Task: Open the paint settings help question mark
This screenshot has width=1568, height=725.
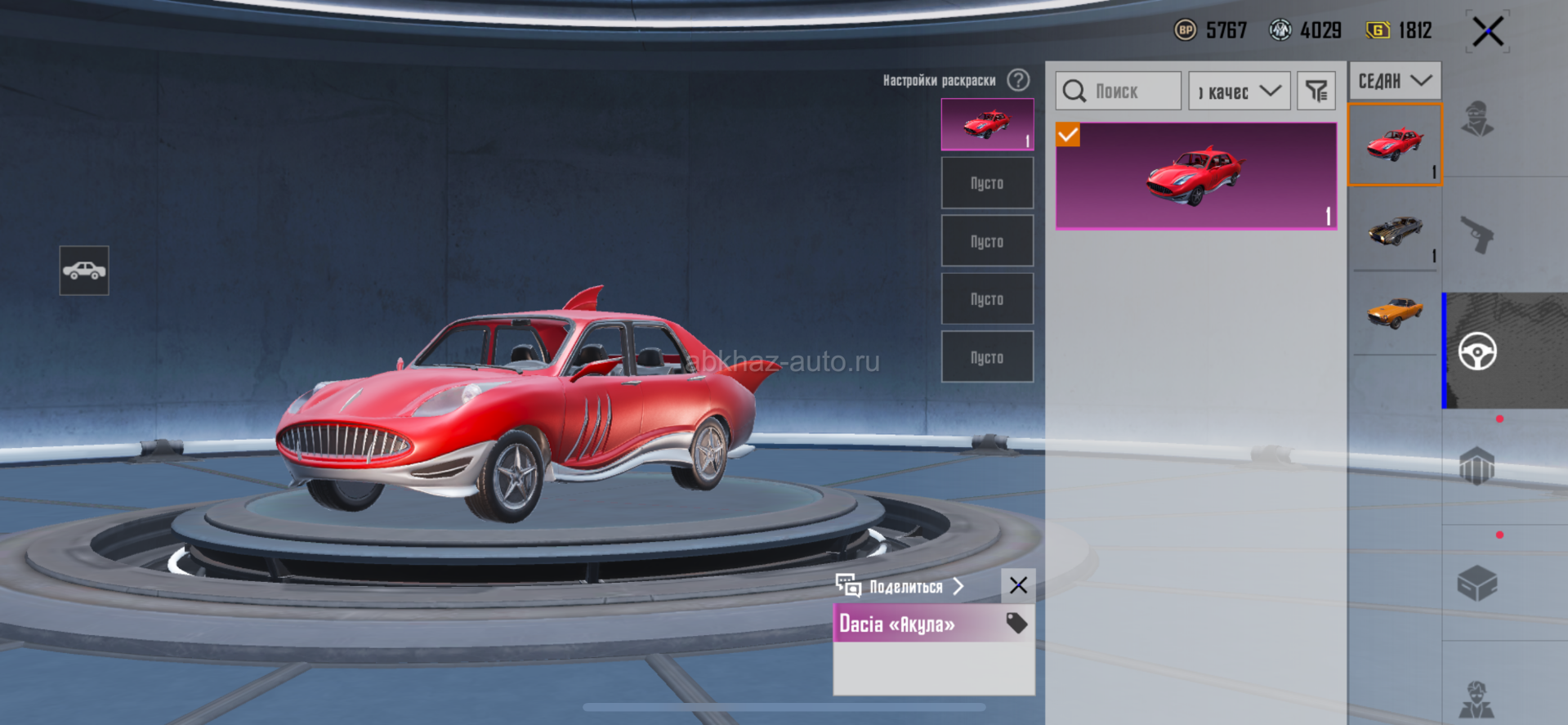Action: (x=1018, y=80)
